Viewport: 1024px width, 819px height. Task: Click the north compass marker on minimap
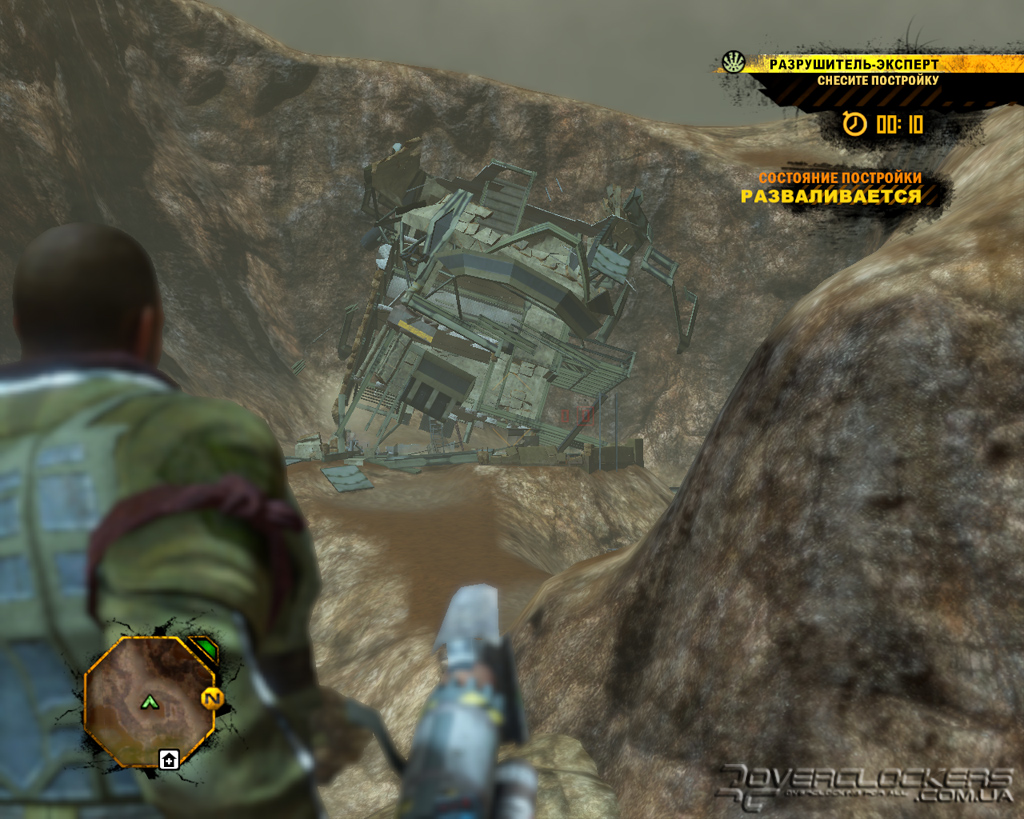pos(210,699)
